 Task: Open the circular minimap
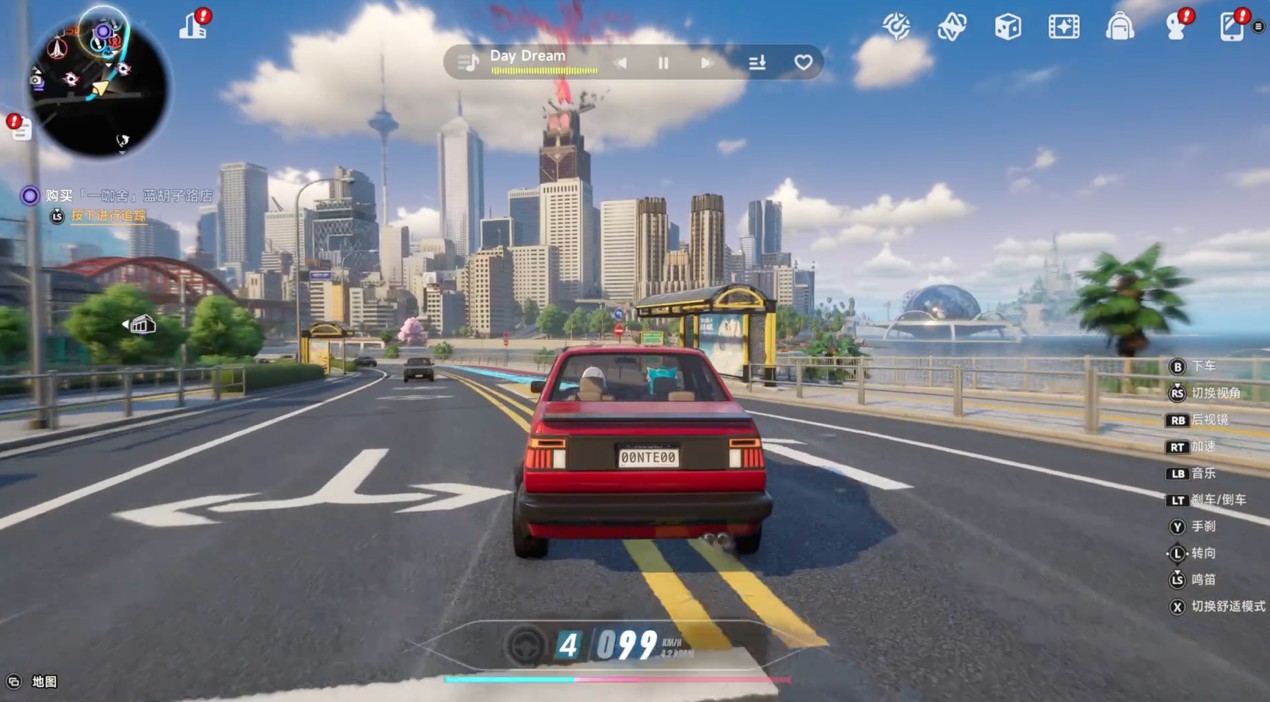pos(98,86)
